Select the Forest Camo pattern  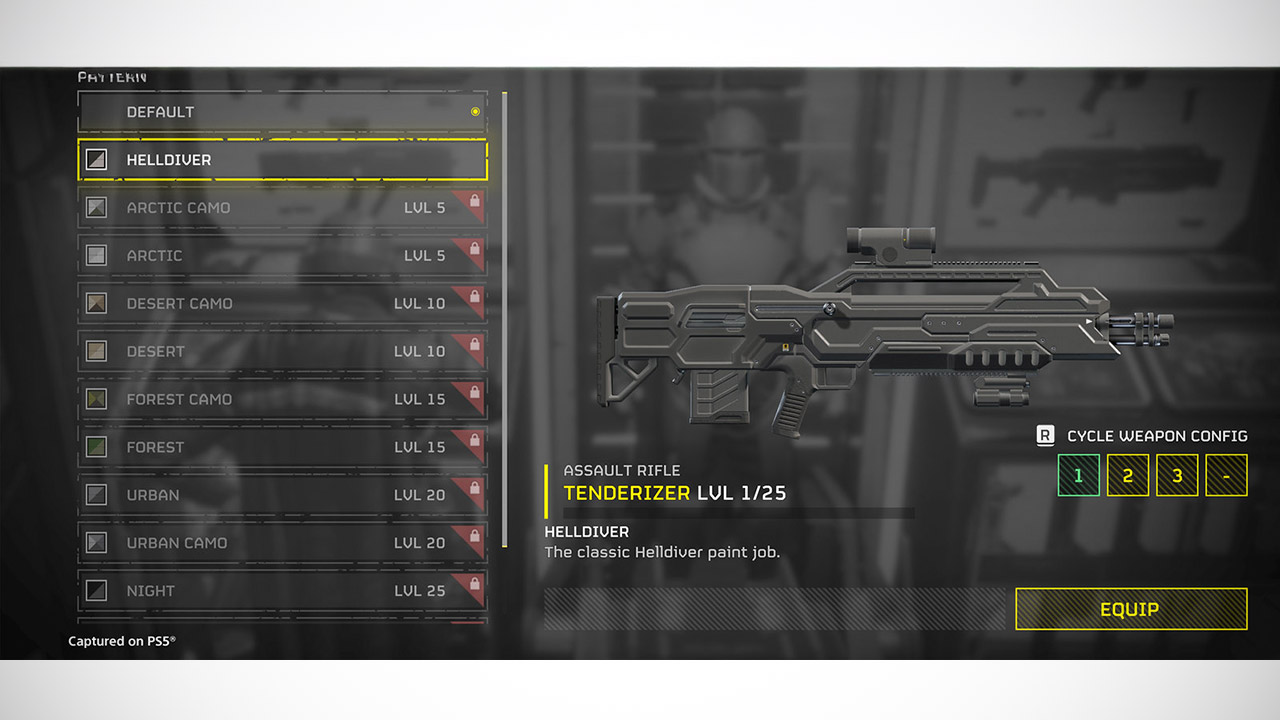282,399
